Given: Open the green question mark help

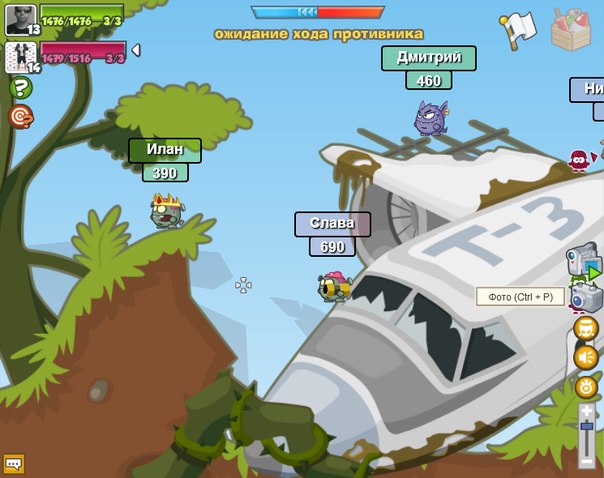Looking at the screenshot, I should pyautogui.click(x=20, y=88).
